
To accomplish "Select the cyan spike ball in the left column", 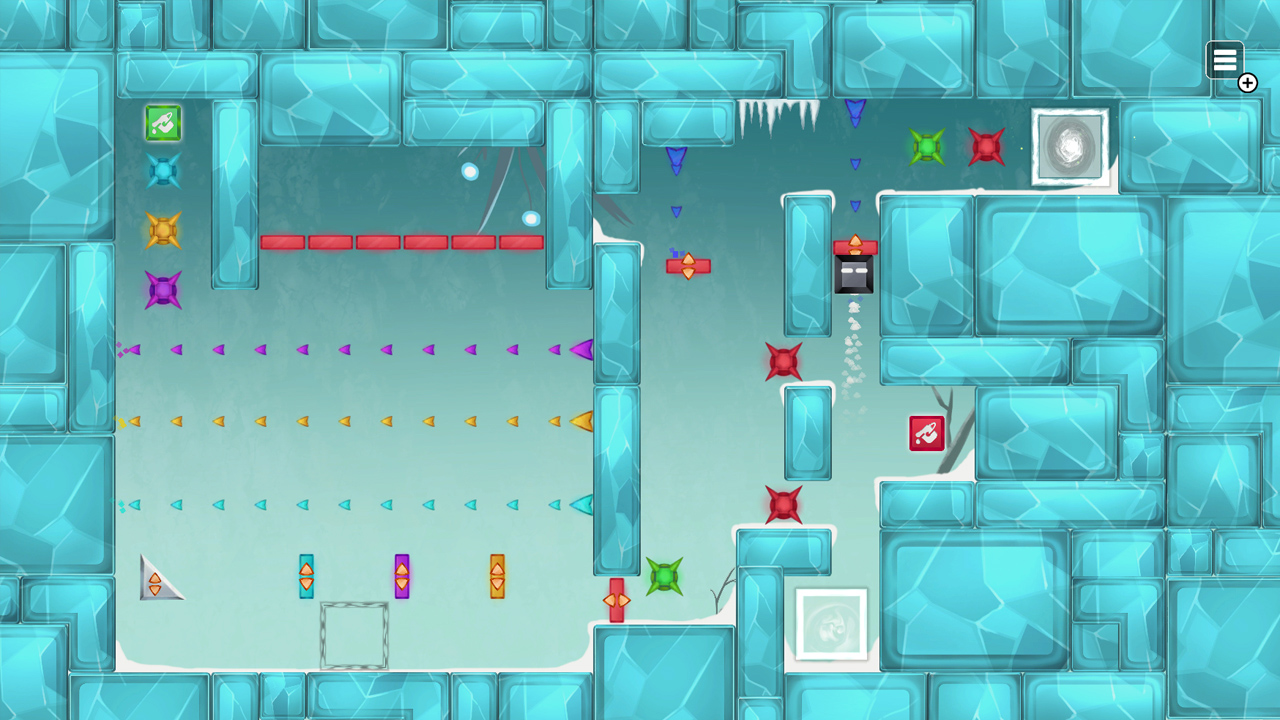I will [x=161, y=171].
